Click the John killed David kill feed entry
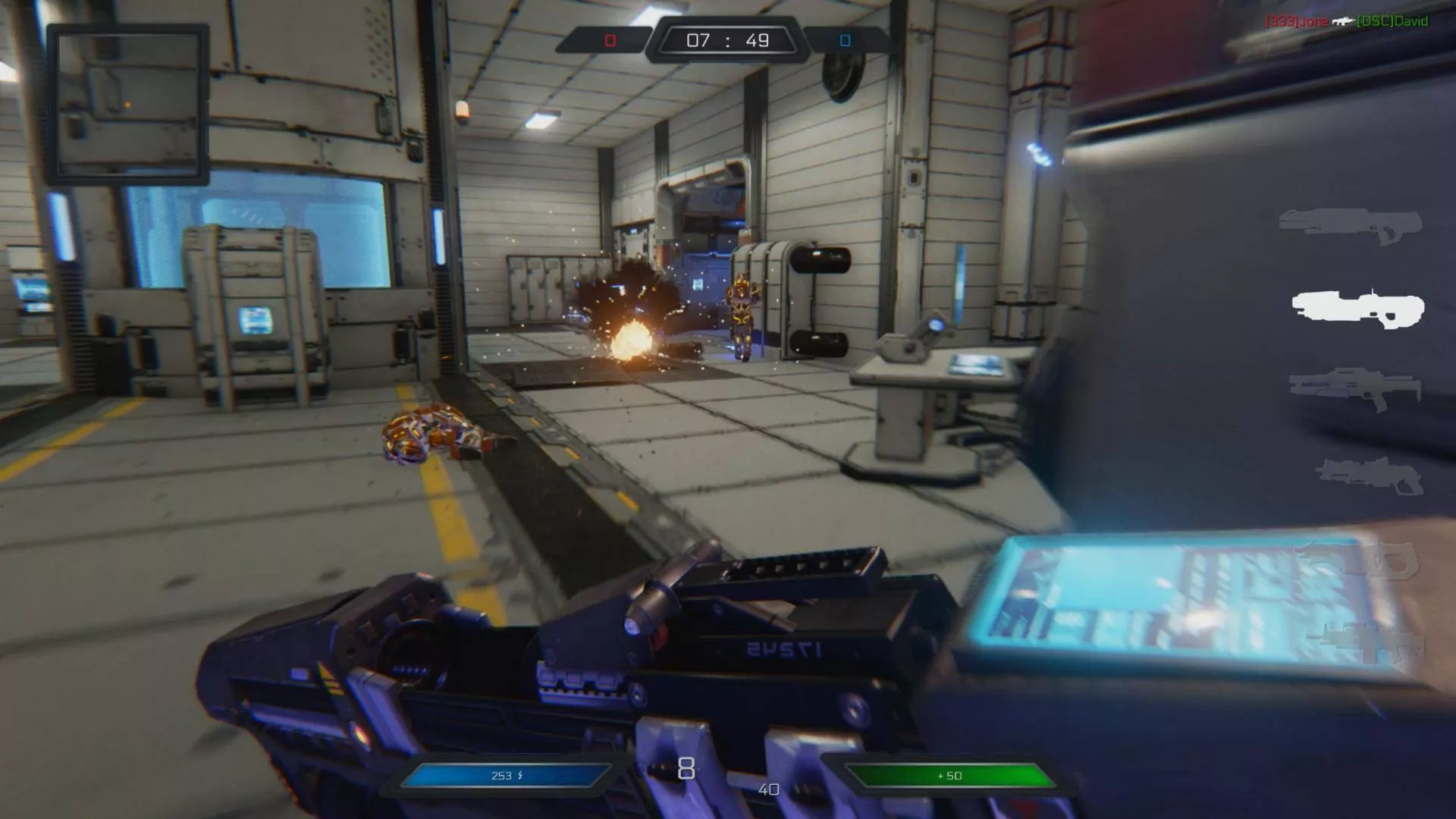 coord(1346,21)
